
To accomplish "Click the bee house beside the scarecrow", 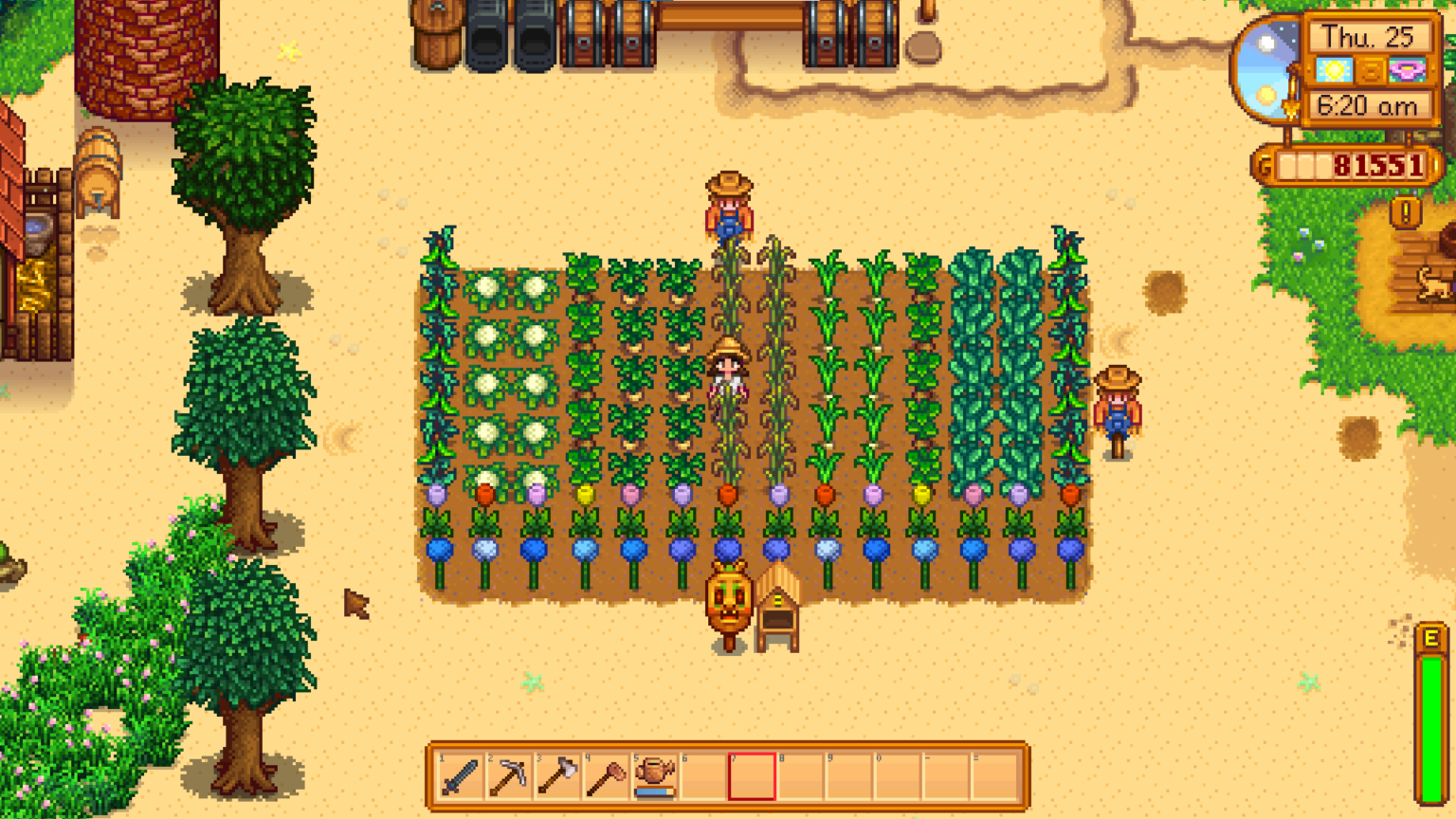I will click(780, 607).
